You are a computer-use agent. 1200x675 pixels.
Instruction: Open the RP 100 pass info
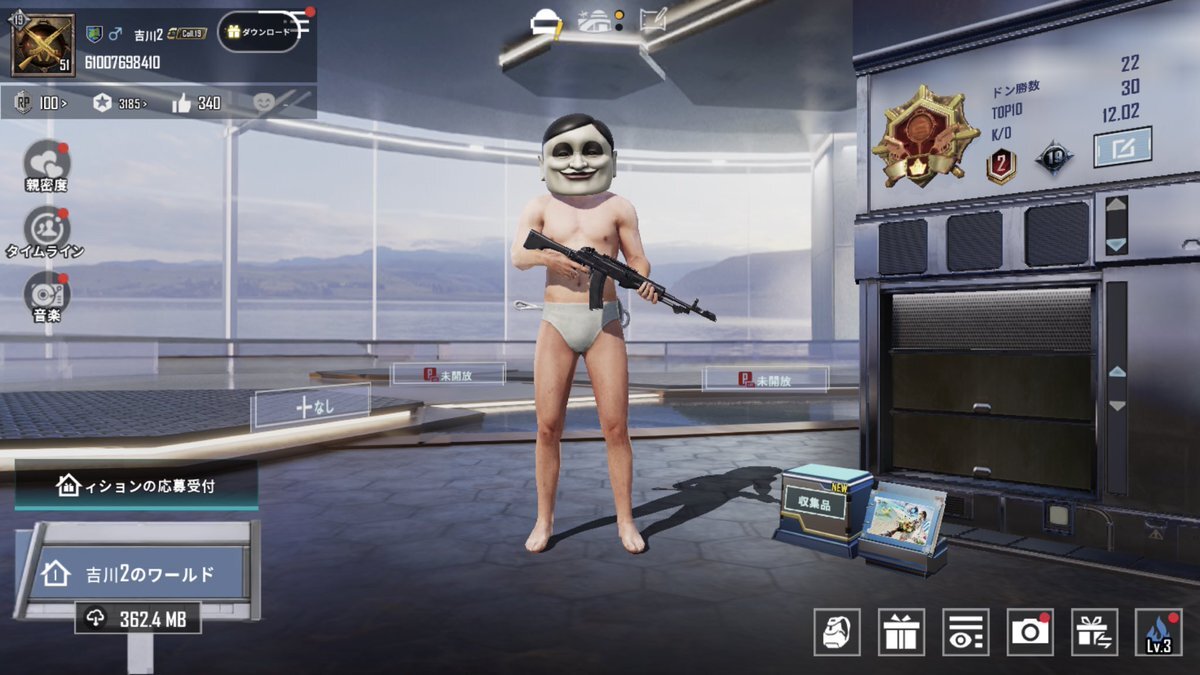pyautogui.click(x=41, y=102)
